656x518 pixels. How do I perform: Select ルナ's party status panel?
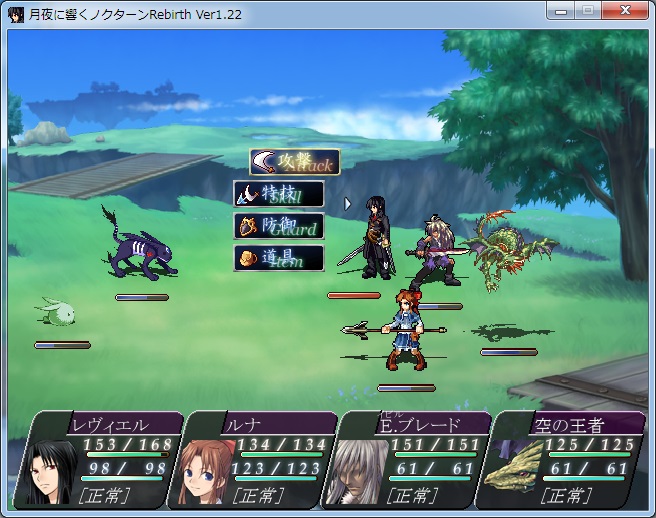pyautogui.click(x=254, y=459)
